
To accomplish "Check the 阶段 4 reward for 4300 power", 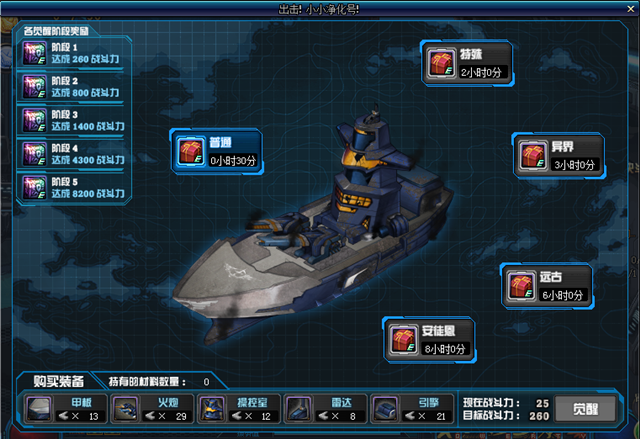I will (x=73, y=155).
